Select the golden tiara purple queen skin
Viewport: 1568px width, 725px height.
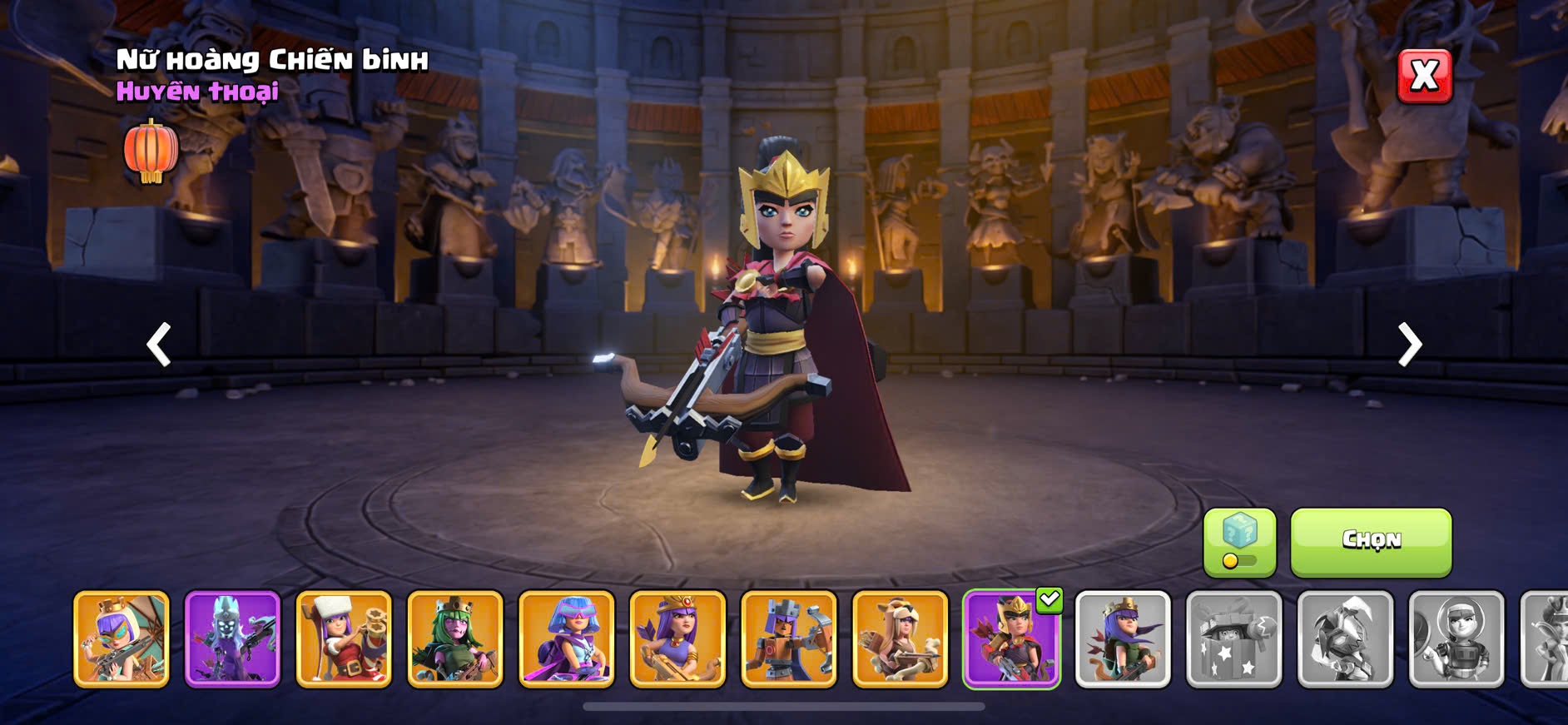(677, 639)
